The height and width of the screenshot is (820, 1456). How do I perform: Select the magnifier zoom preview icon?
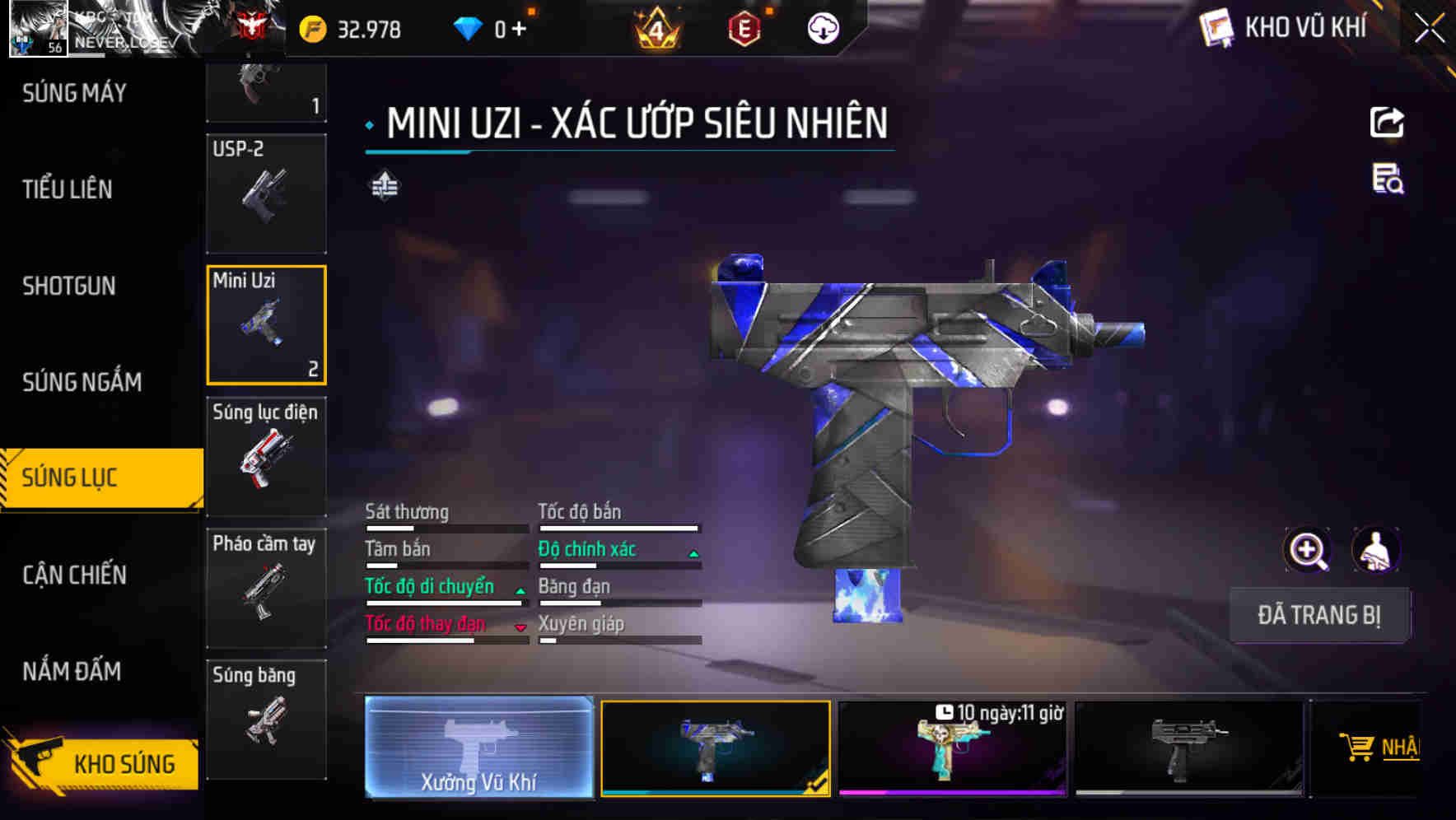1308,550
